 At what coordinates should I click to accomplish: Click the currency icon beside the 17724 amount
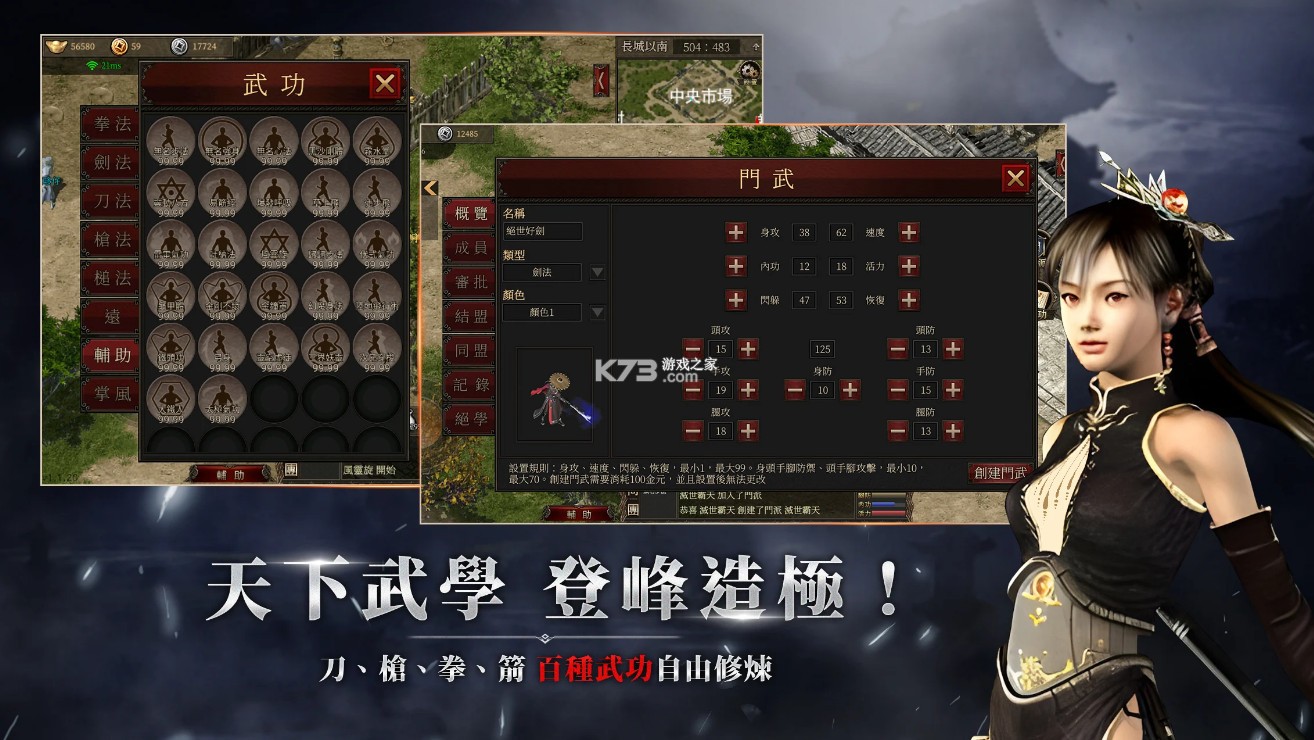click(x=178, y=47)
